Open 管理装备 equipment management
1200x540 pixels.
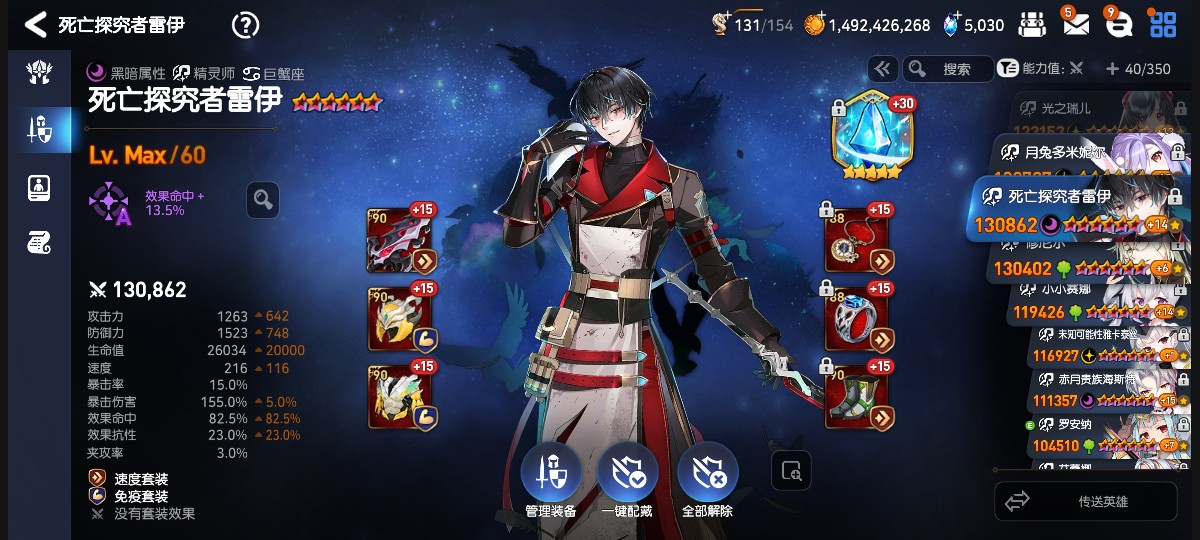pyautogui.click(x=550, y=474)
